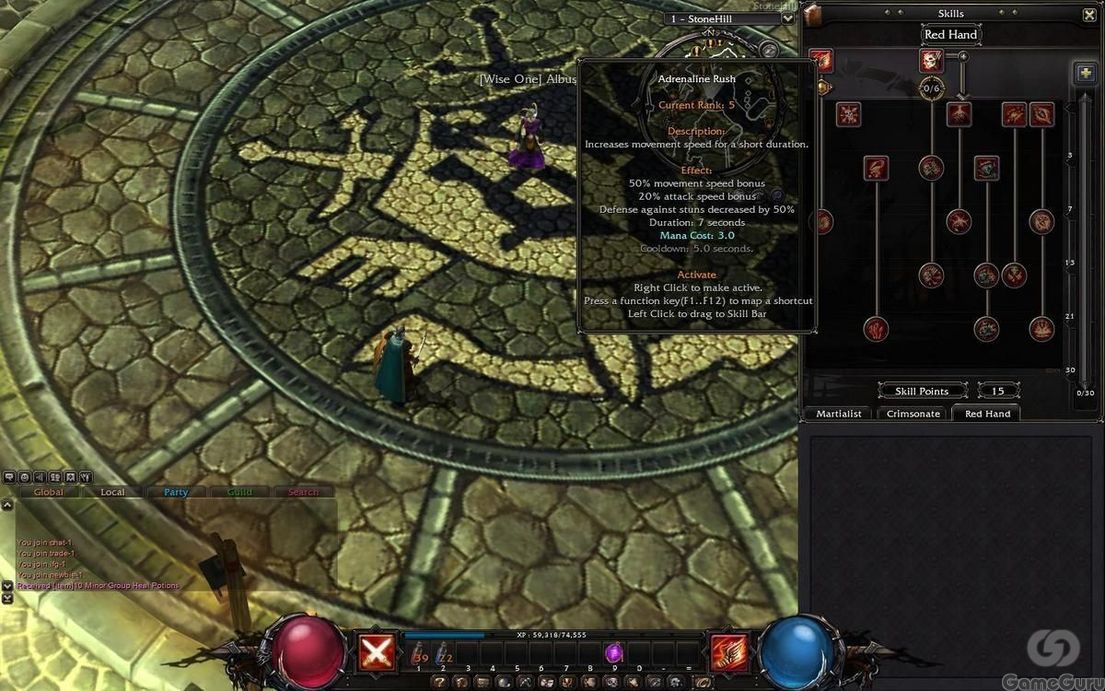The height and width of the screenshot is (691, 1105).
Task: Click the smiley emote button above chat
Action: (23, 477)
